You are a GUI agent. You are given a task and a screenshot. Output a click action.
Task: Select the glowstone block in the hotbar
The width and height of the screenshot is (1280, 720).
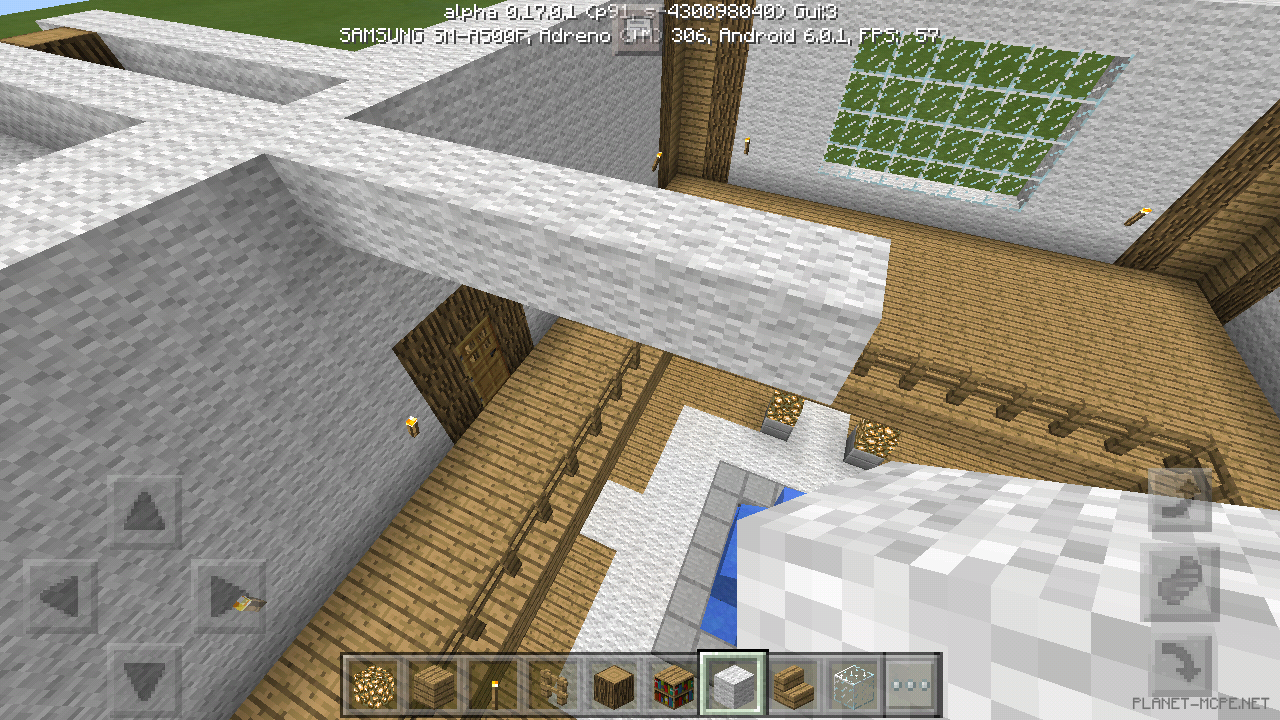[375, 685]
